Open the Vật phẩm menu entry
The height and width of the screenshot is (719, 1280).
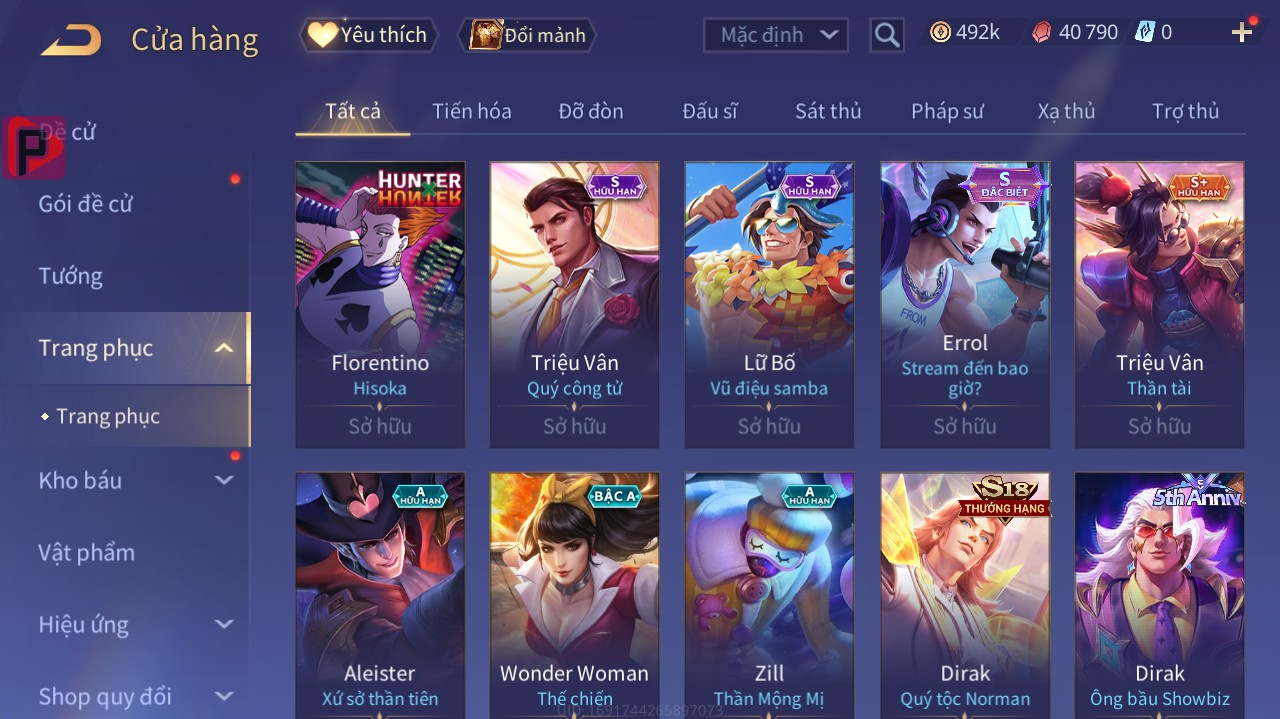coord(86,553)
